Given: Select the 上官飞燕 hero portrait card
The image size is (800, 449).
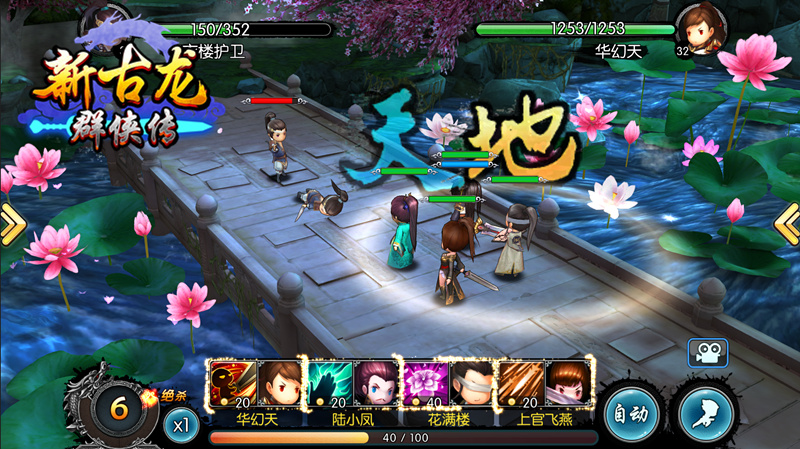Looking at the screenshot, I should [568, 383].
